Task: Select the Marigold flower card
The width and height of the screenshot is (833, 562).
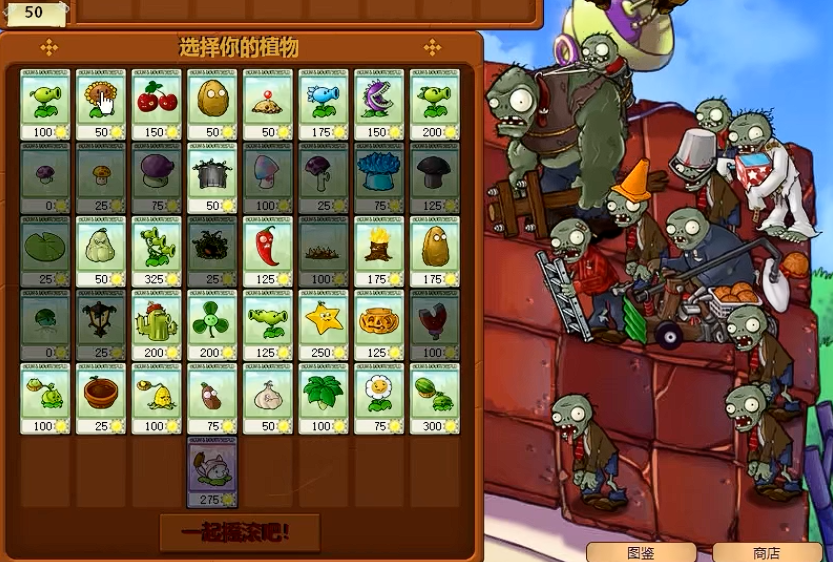Action: pos(379,398)
